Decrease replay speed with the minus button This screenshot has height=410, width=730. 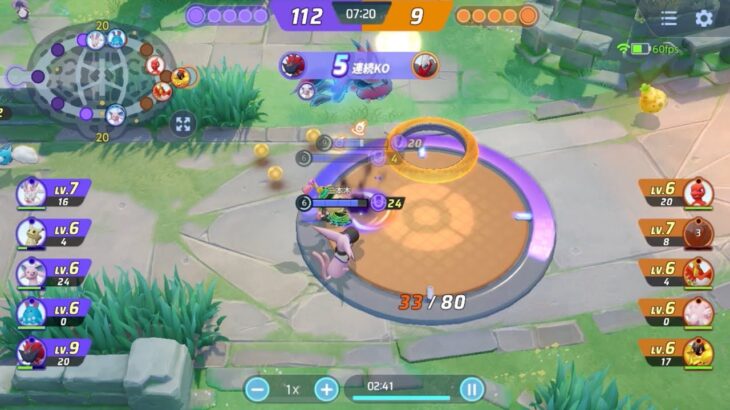click(257, 389)
